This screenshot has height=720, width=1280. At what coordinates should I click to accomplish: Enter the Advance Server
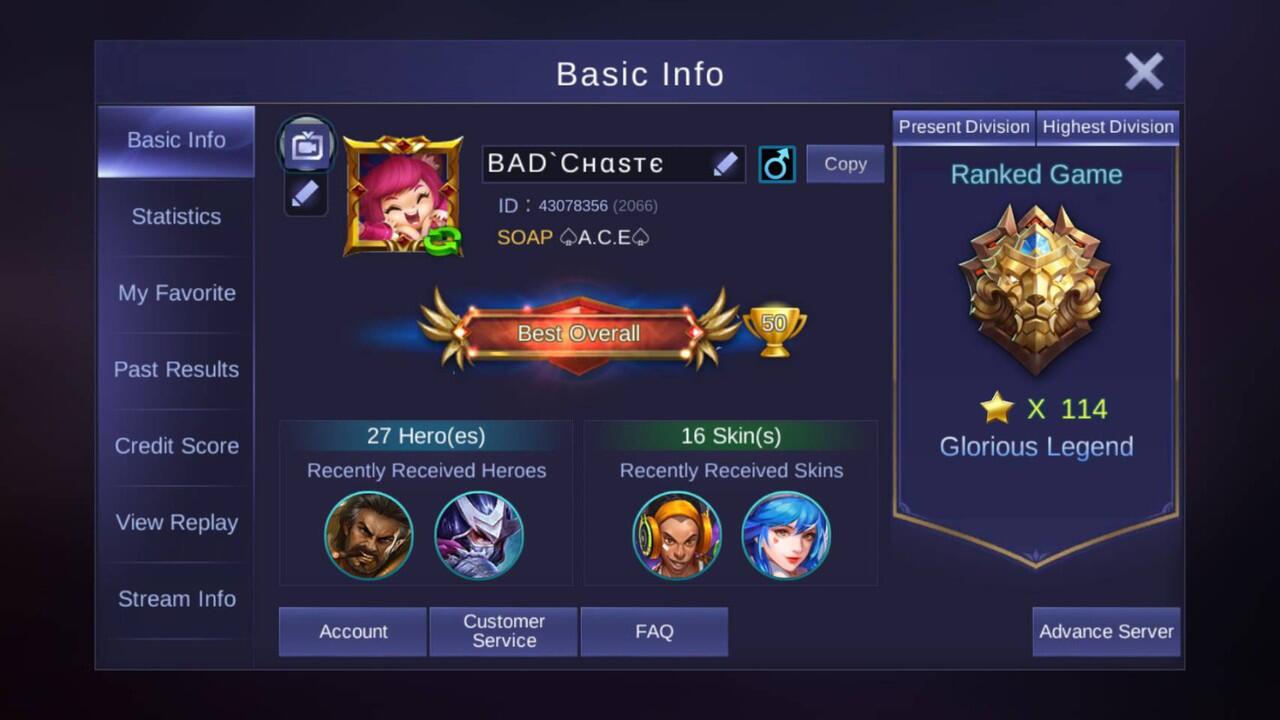click(x=1106, y=631)
